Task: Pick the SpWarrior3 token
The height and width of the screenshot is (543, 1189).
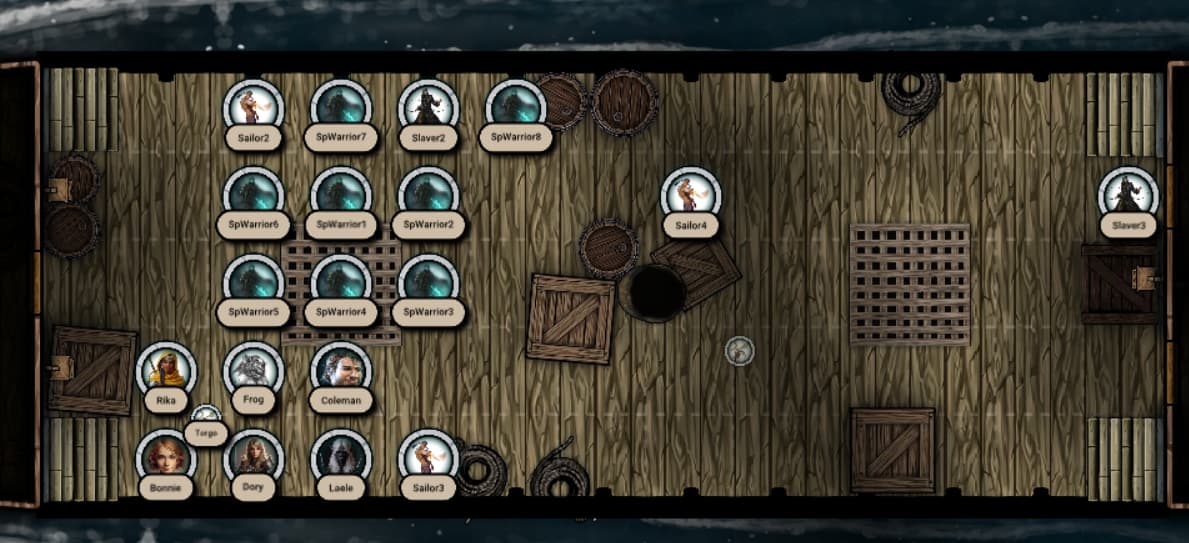Action: [x=428, y=282]
